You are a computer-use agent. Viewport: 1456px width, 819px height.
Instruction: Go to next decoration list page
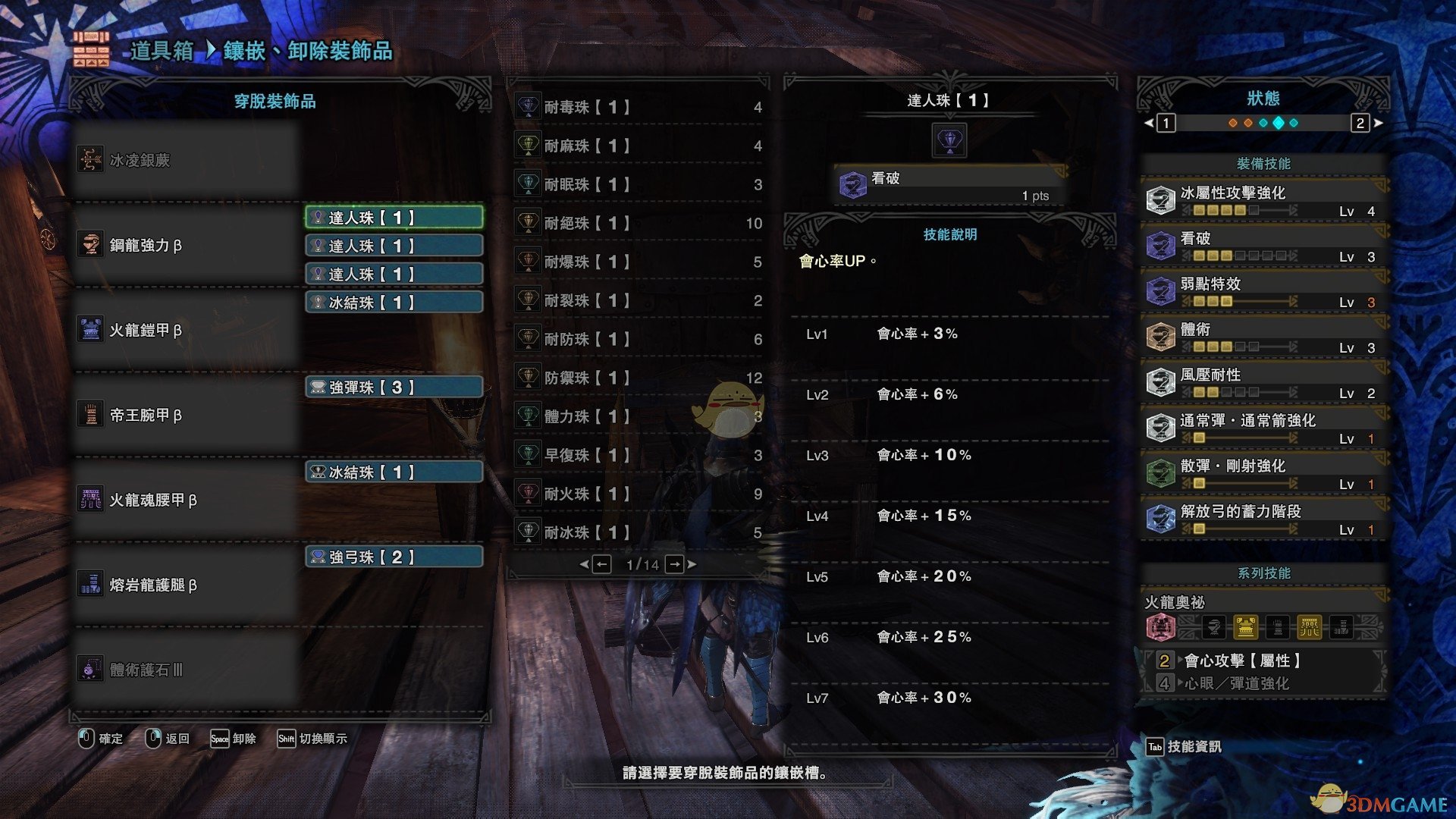[x=675, y=564]
